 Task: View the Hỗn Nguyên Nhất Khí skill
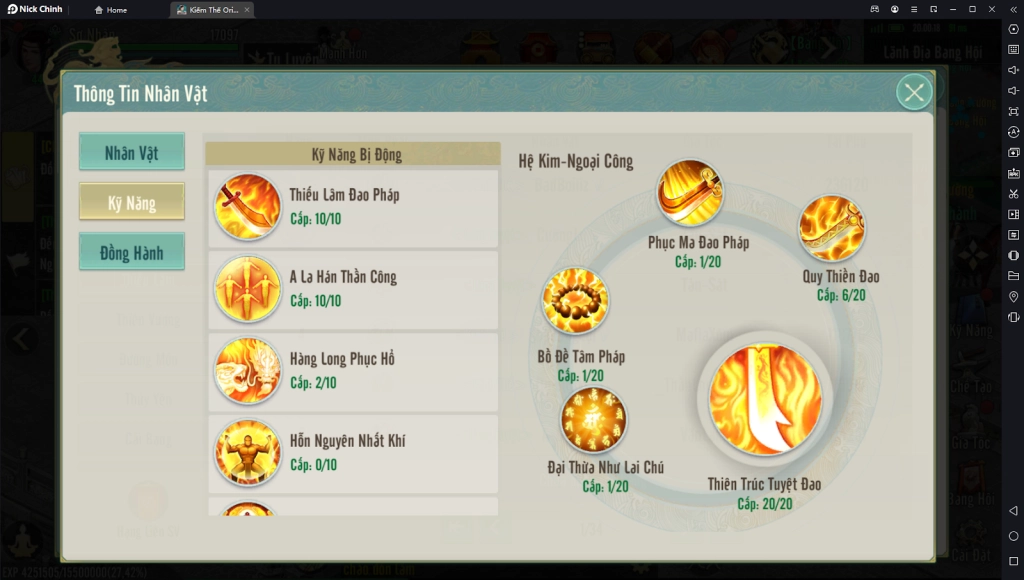pos(352,453)
